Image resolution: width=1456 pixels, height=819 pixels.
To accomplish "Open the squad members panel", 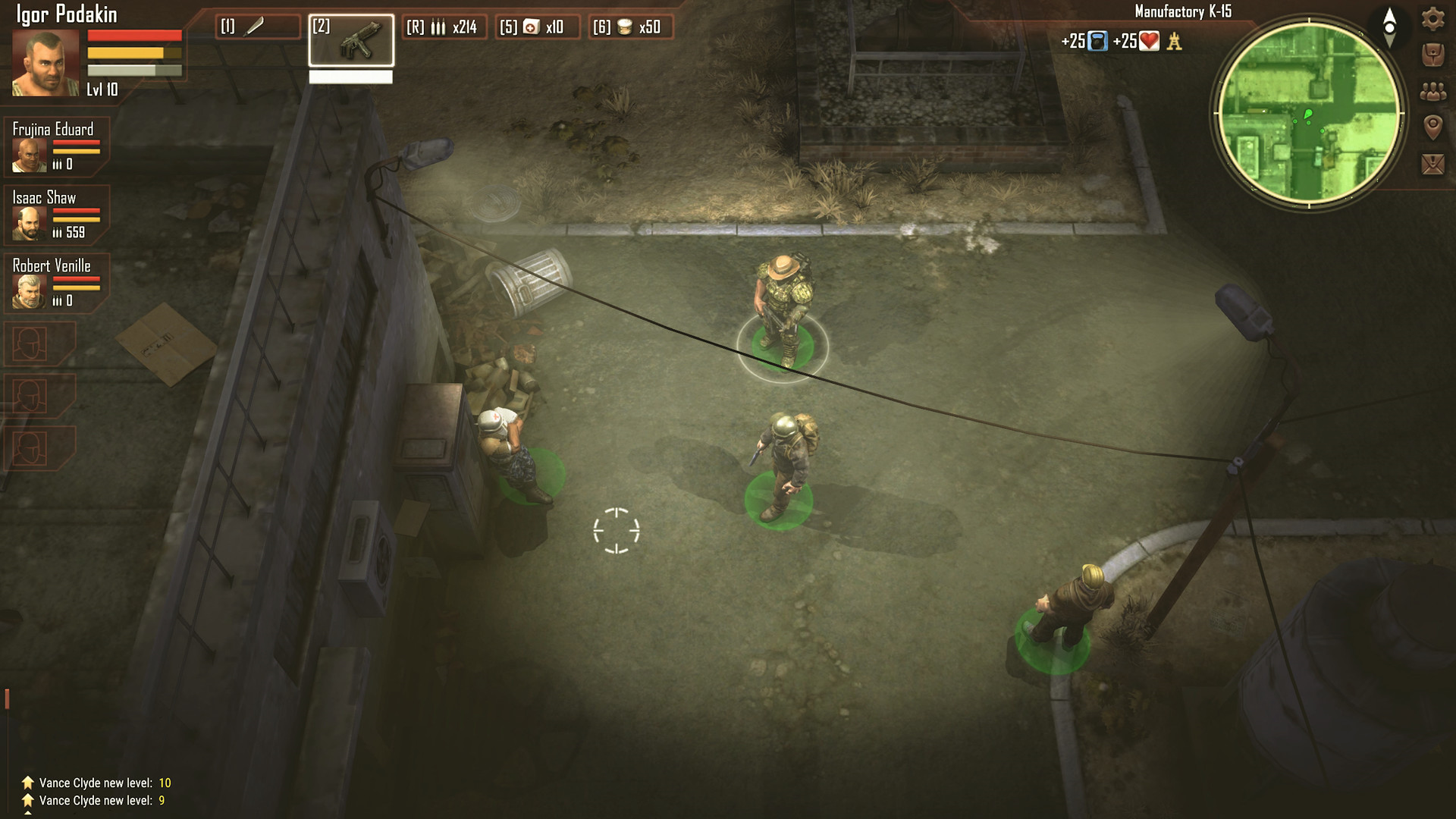I will [1432, 92].
